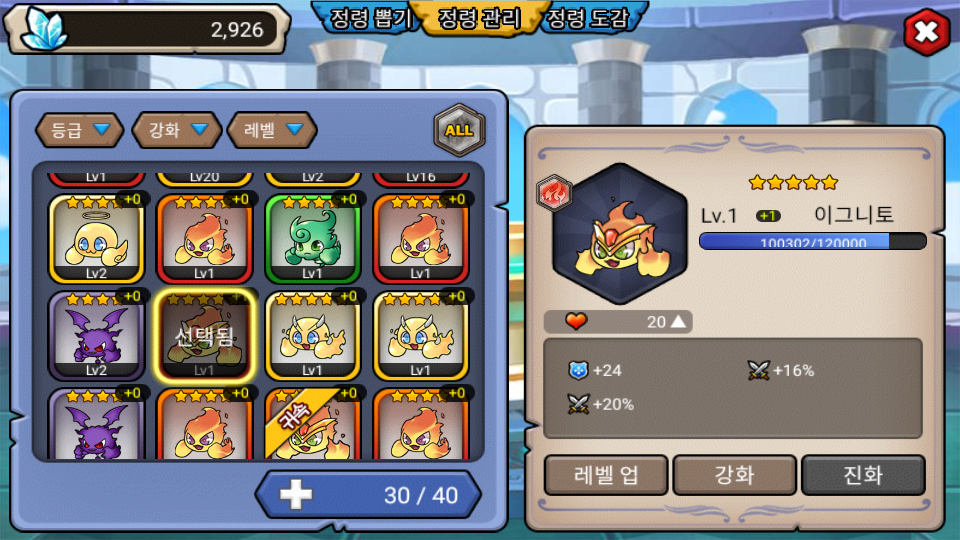The image size is (960, 540).
Task: Select the green swirl spirit card
Action: [312, 239]
